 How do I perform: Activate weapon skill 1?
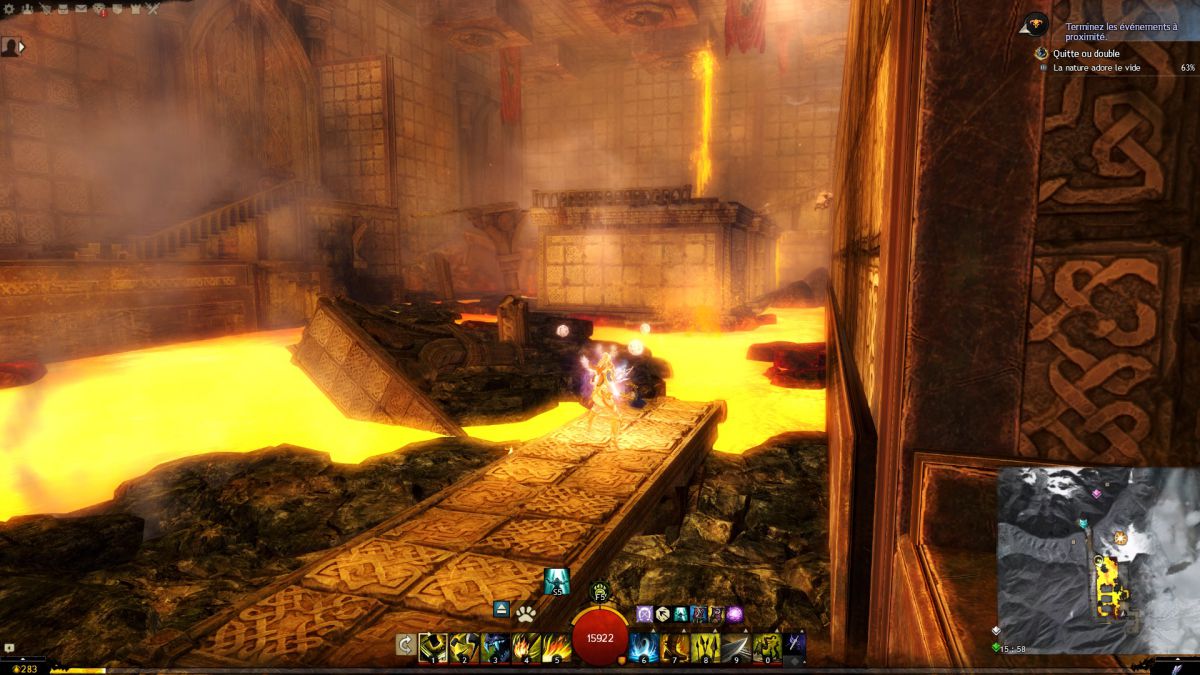click(x=433, y=647)
